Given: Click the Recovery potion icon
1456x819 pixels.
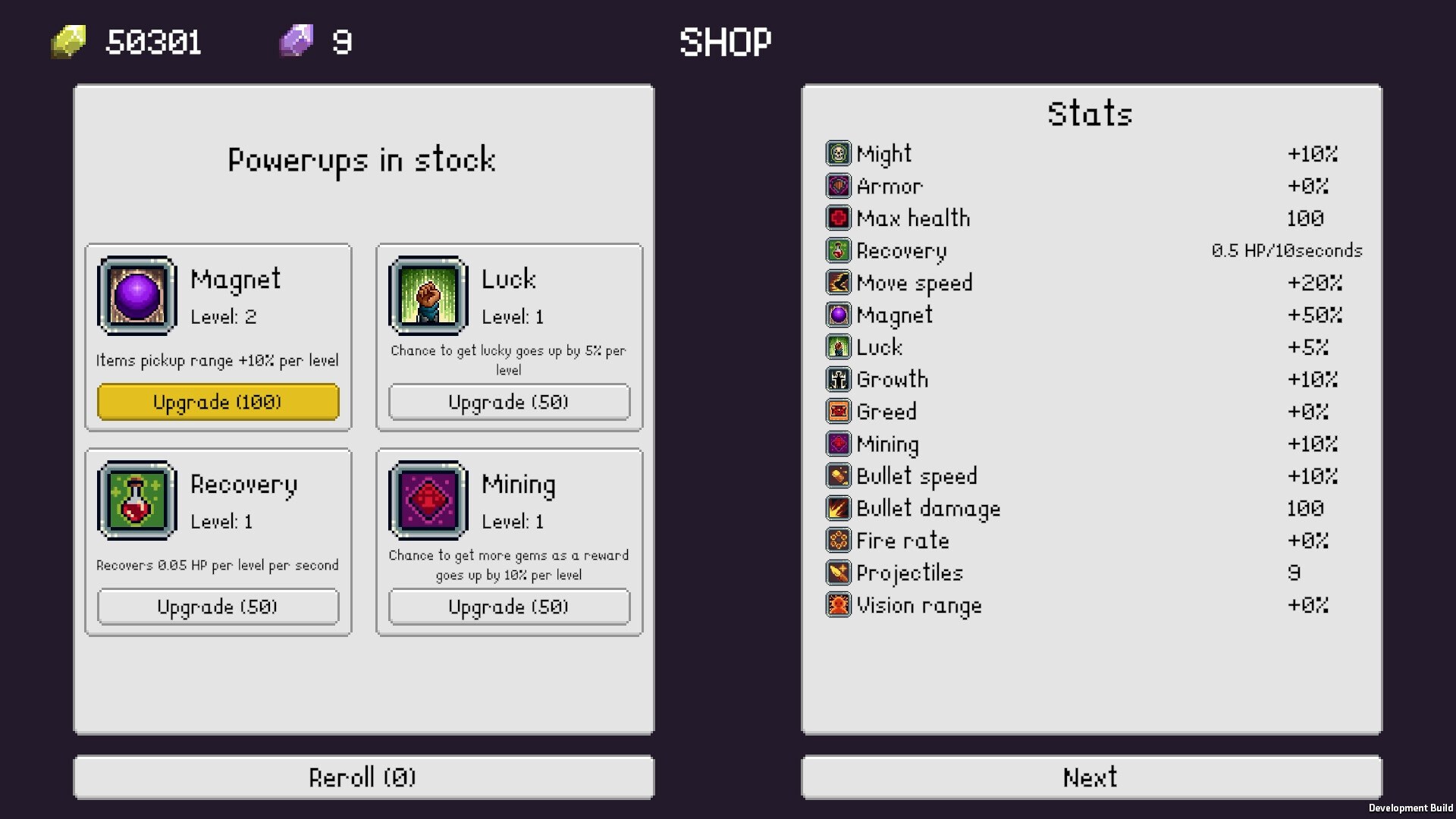Looking at the screenshot, I should tap(136, 500).
